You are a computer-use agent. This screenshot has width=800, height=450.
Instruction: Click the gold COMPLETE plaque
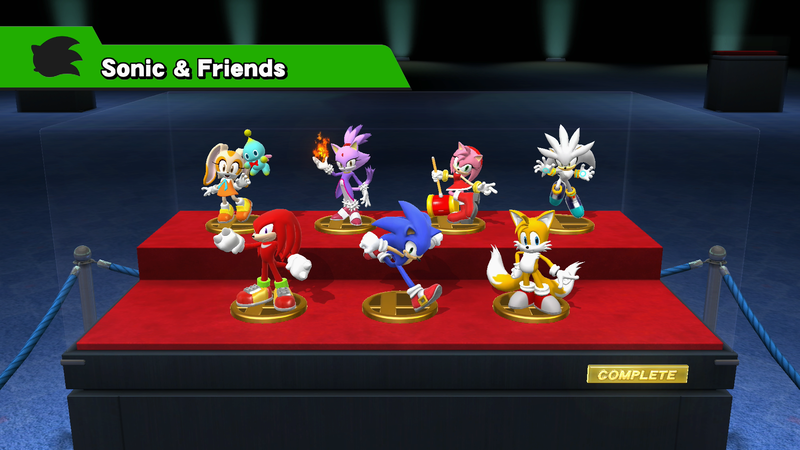coord(637,375)
